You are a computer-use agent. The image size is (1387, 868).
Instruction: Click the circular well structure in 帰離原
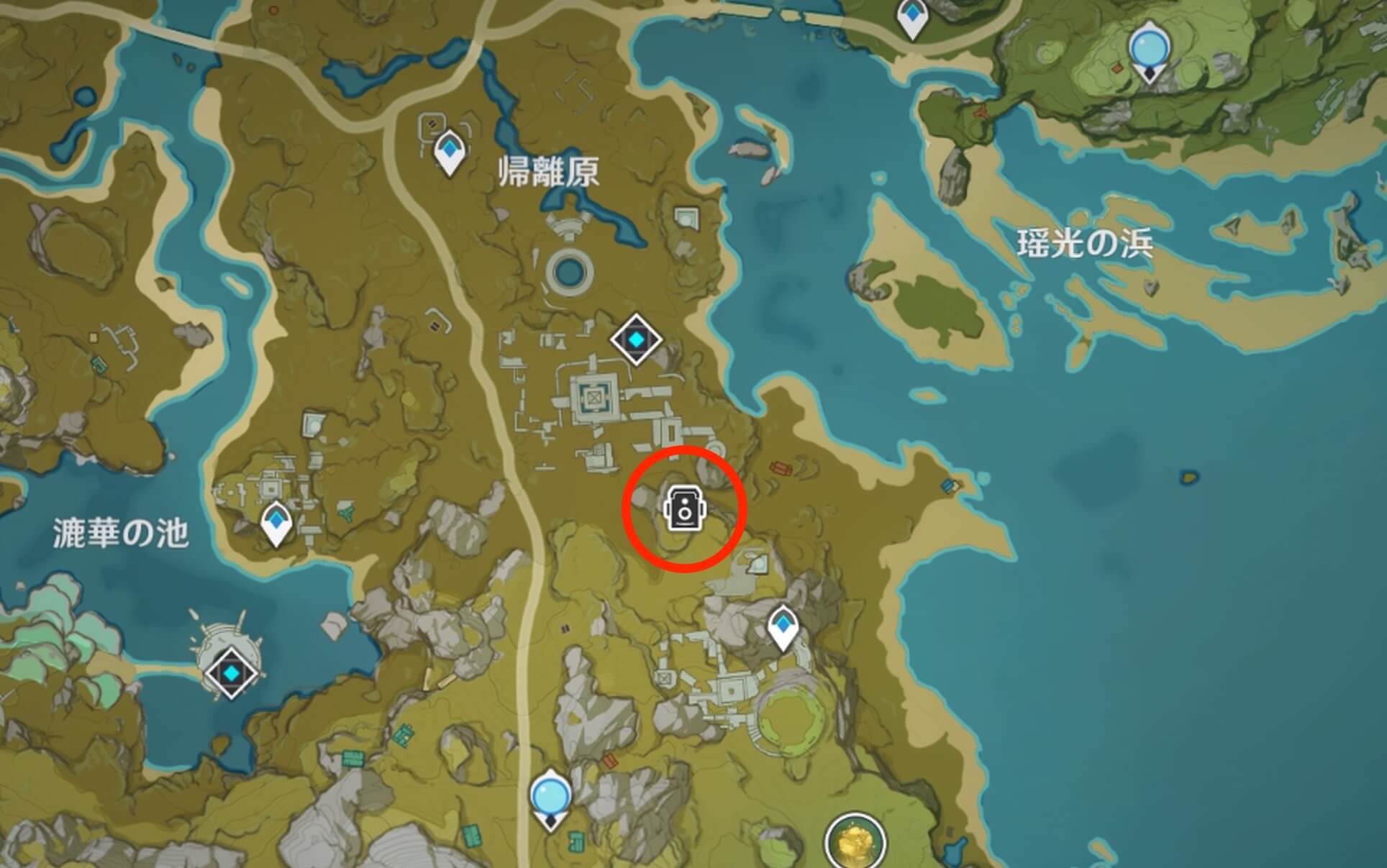570,273
